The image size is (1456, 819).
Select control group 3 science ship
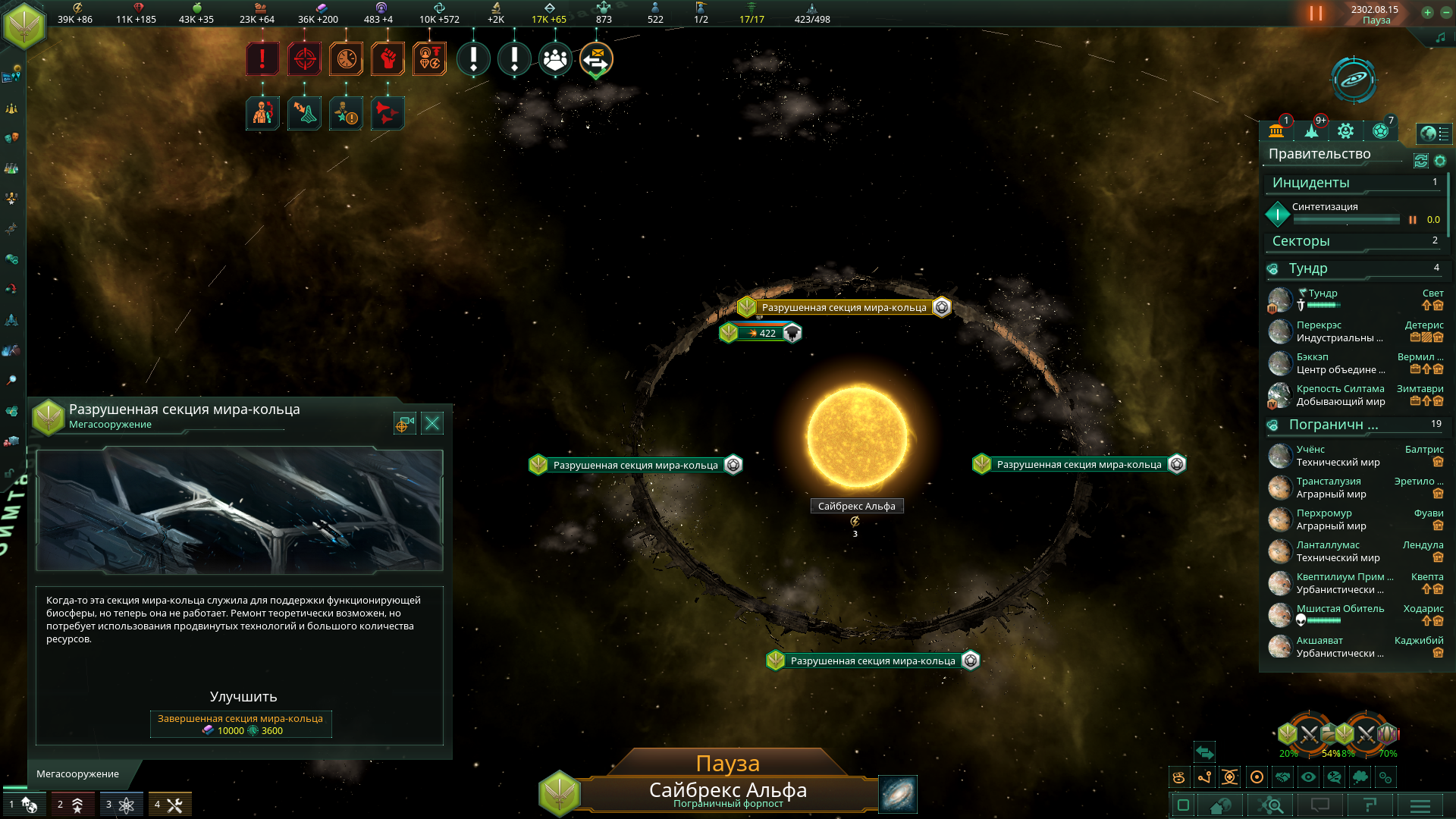coord(121,805)
